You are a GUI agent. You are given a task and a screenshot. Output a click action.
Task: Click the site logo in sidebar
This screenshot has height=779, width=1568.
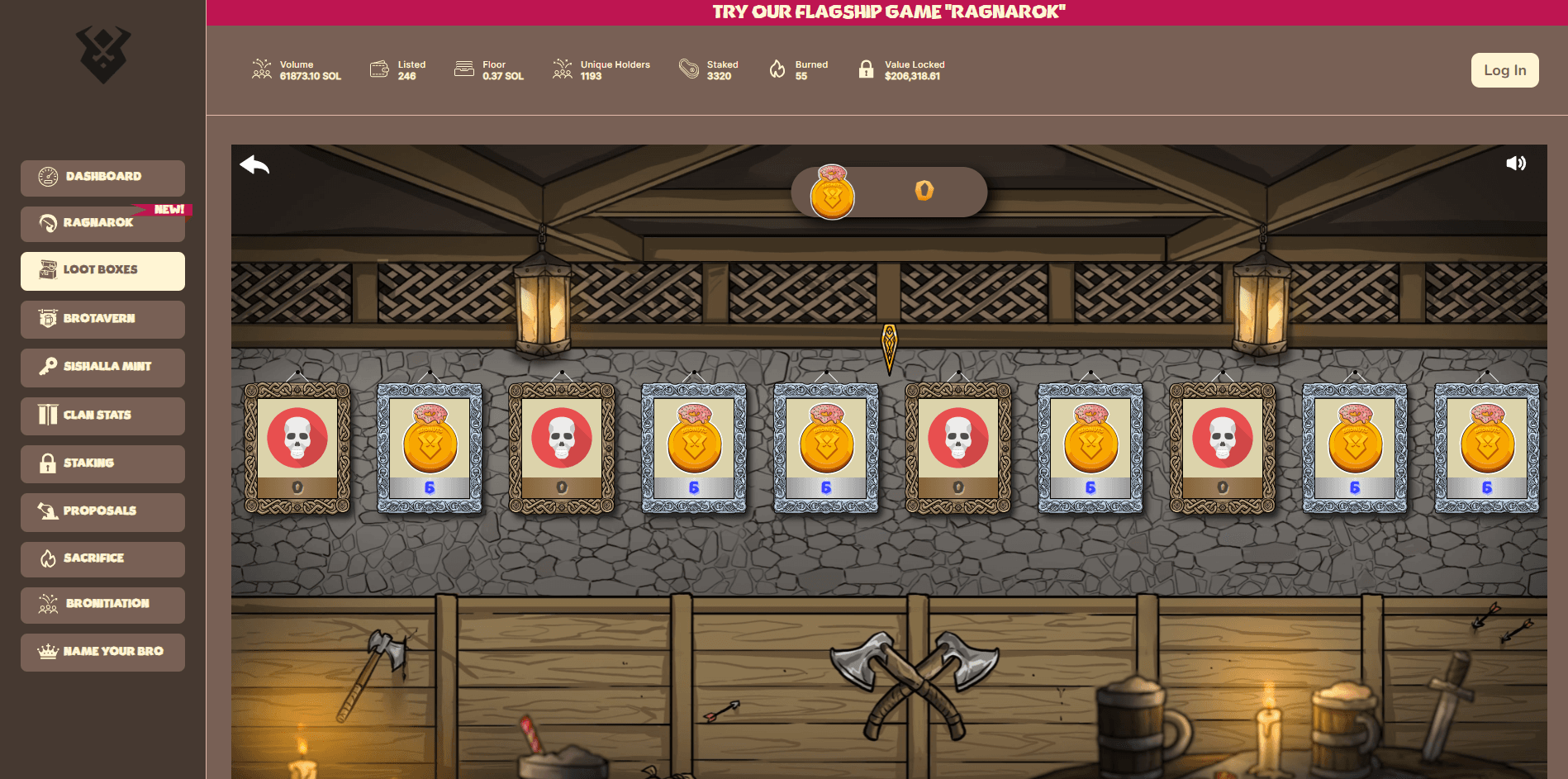(103, 55)
